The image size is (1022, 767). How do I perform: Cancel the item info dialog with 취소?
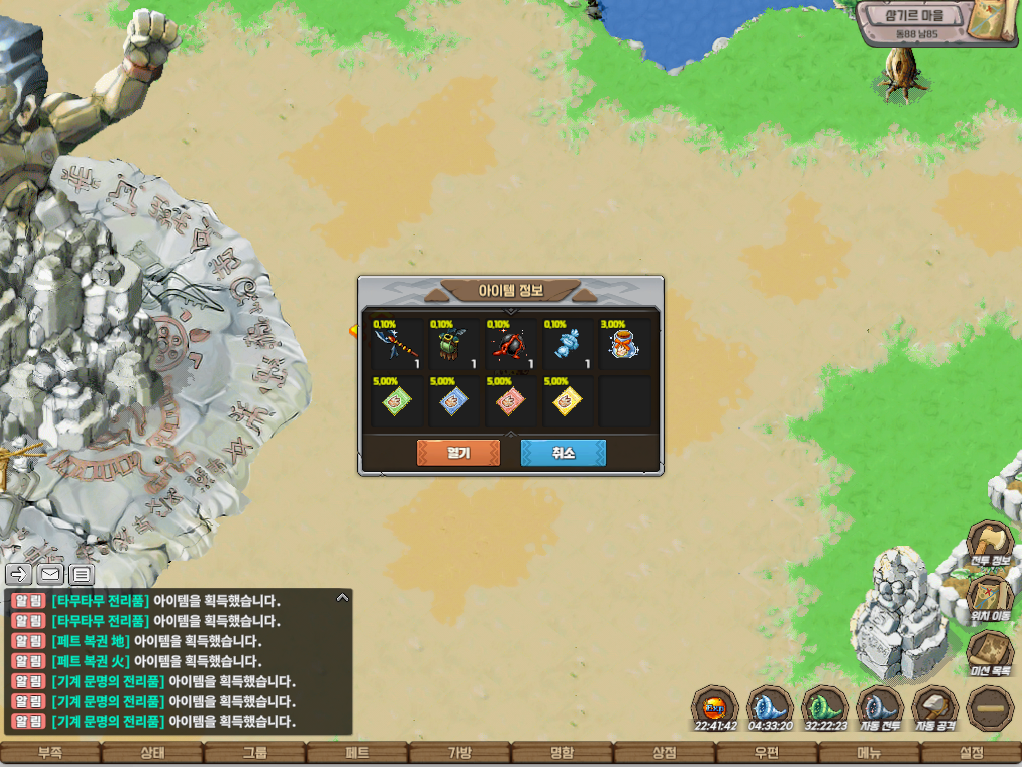(563, 453)
